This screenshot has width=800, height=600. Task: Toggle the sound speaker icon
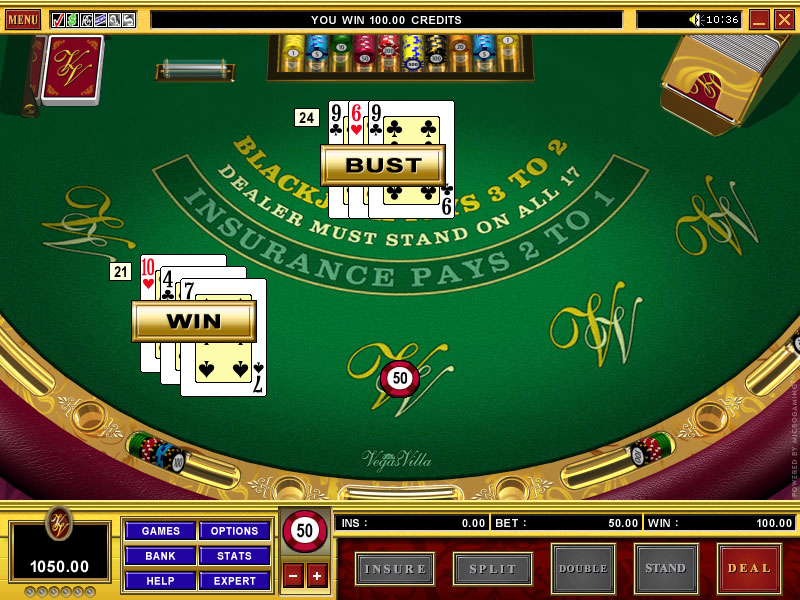[696, 19]
